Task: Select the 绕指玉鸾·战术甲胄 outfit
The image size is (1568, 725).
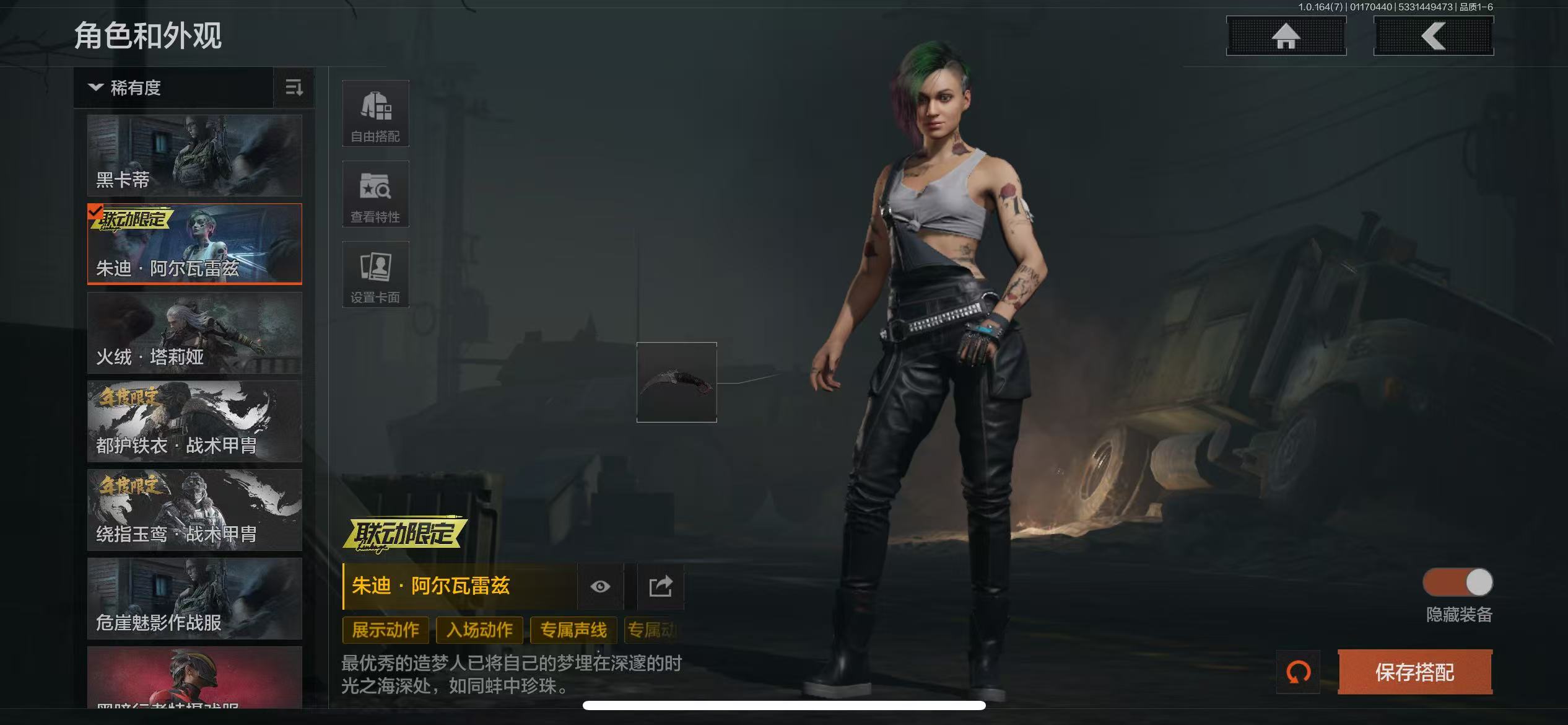Action: [194, 510]
